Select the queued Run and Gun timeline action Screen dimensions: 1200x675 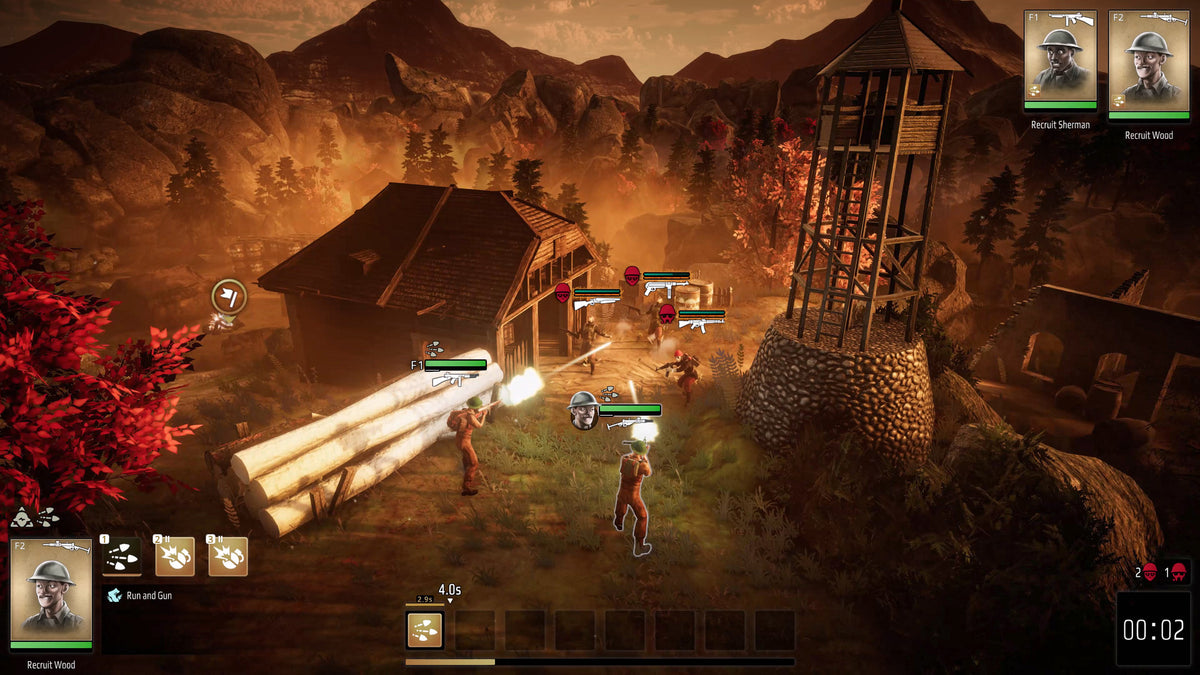(425, 630)
